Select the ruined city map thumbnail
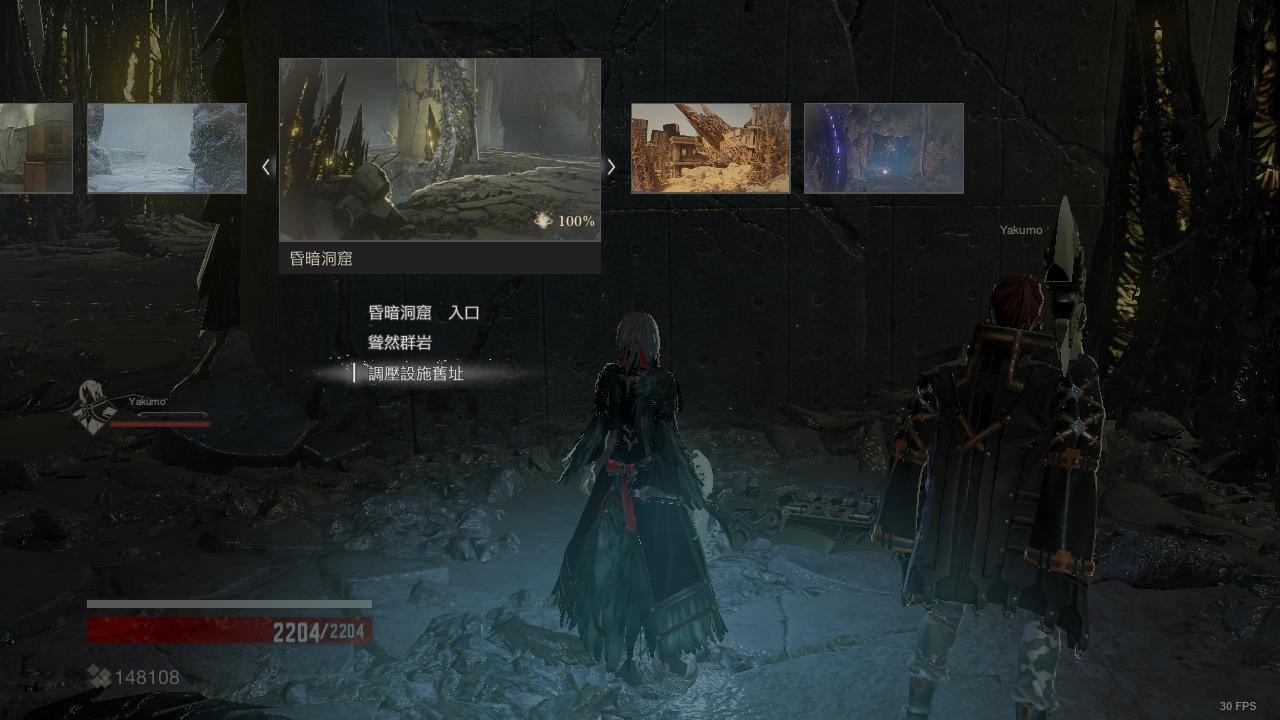 [x=709, y=148]
